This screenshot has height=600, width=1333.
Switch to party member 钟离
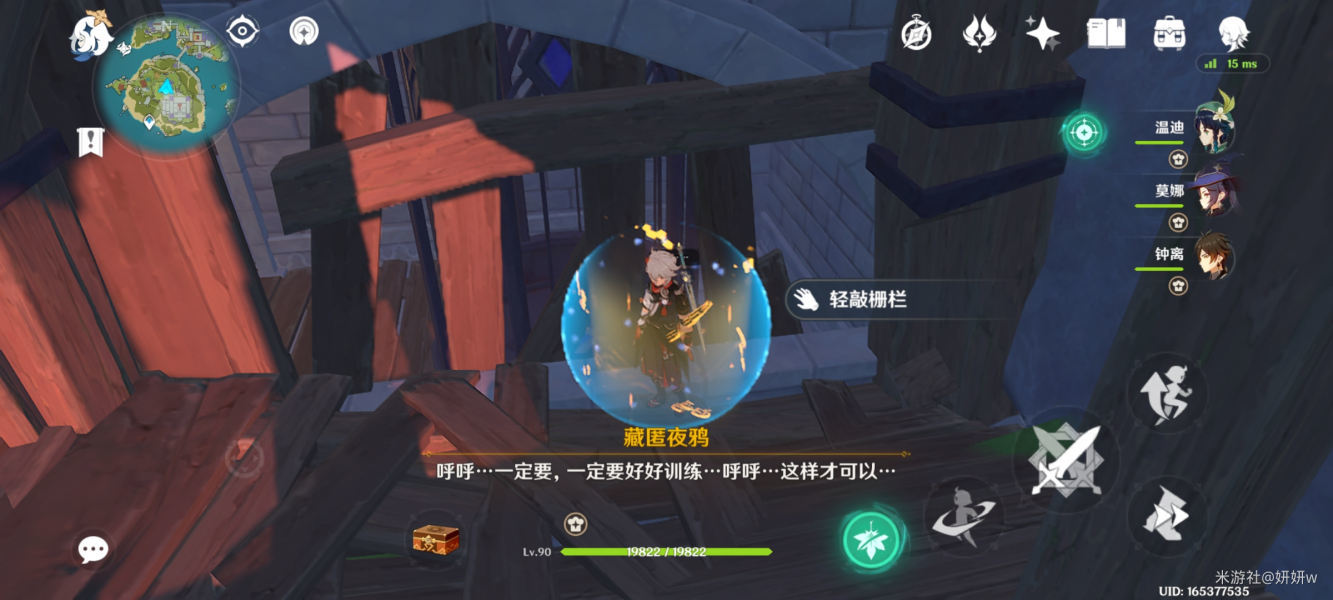tap(1212, 257)
